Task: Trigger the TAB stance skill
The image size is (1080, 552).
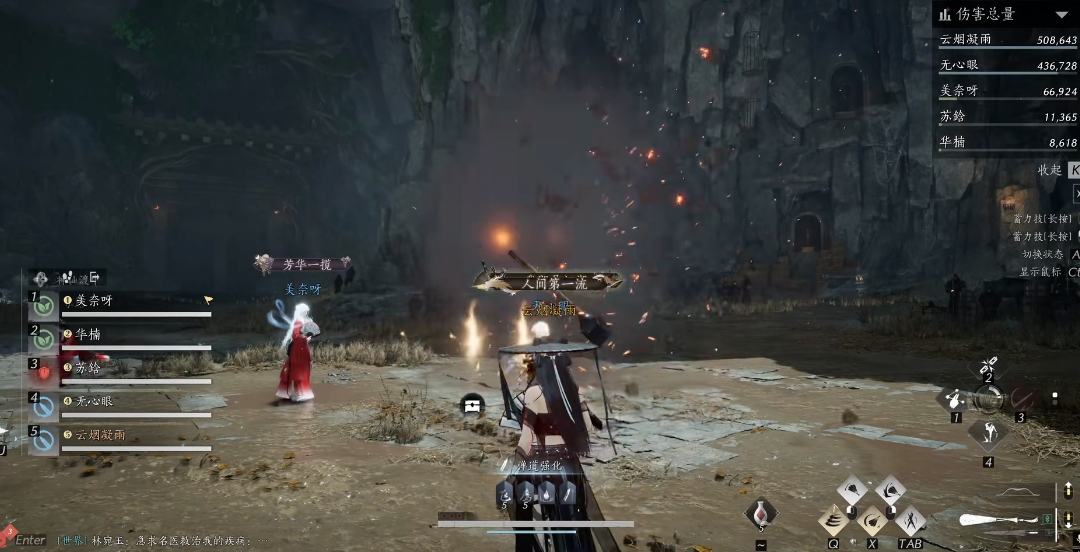Action: tap(910, 519)
